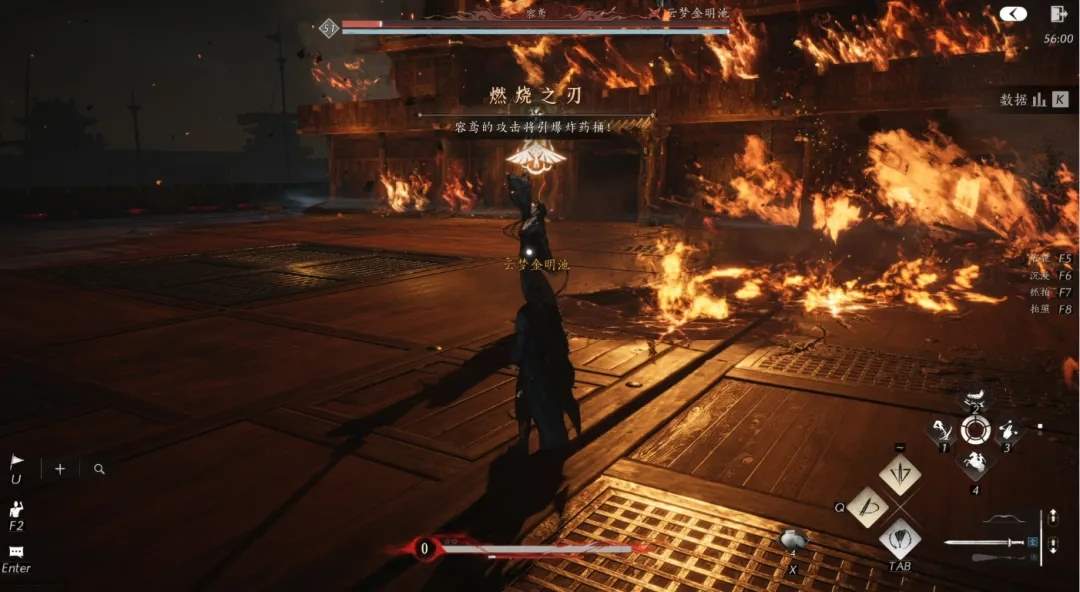The width and height of the screenshot is (1080, 592).
Task: Click the door exit icon
Action: coord(1058,14)
